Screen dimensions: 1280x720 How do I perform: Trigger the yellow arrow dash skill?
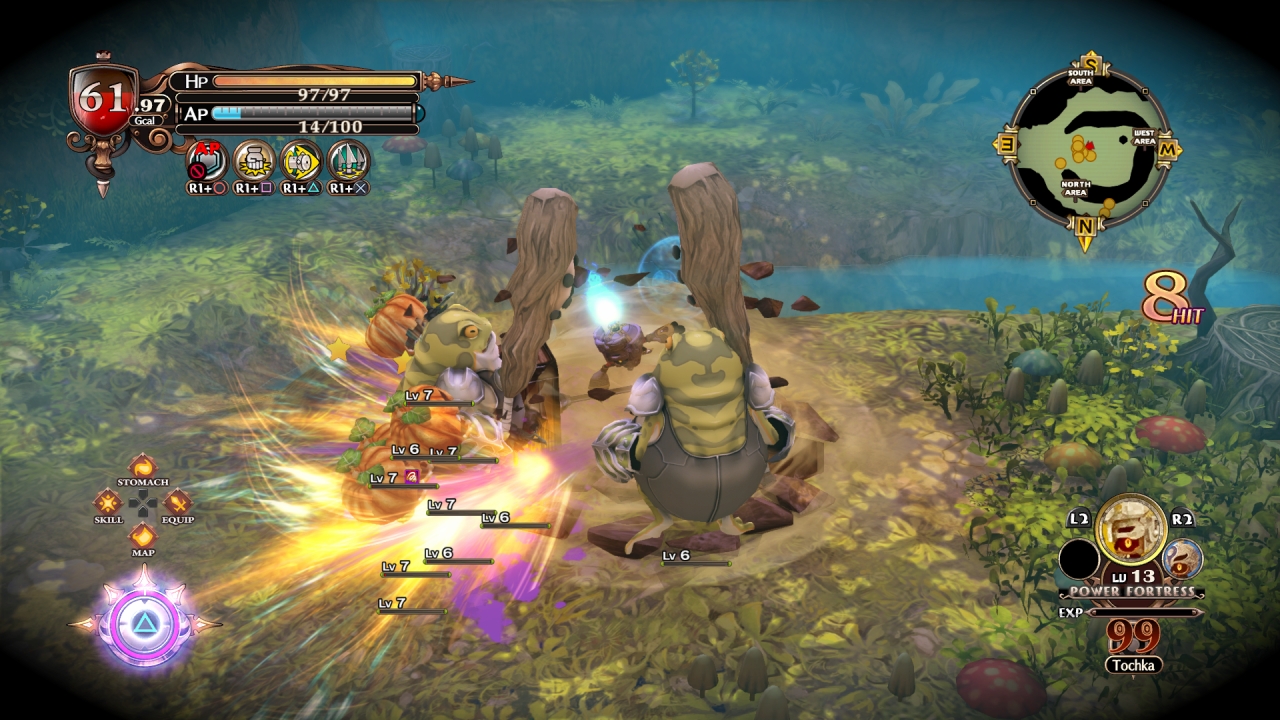pyautogui.click(x=300, y=161)
